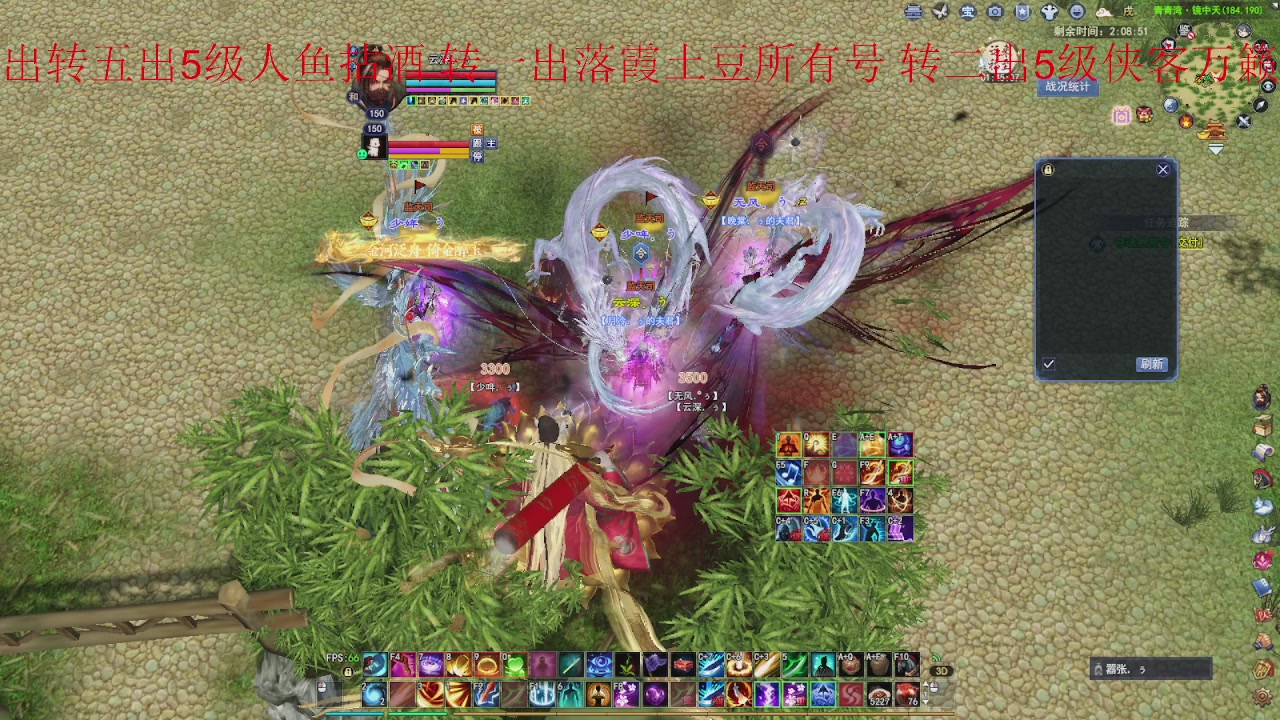Select the butterfly icon on top toolbar

tap(940, 11)
